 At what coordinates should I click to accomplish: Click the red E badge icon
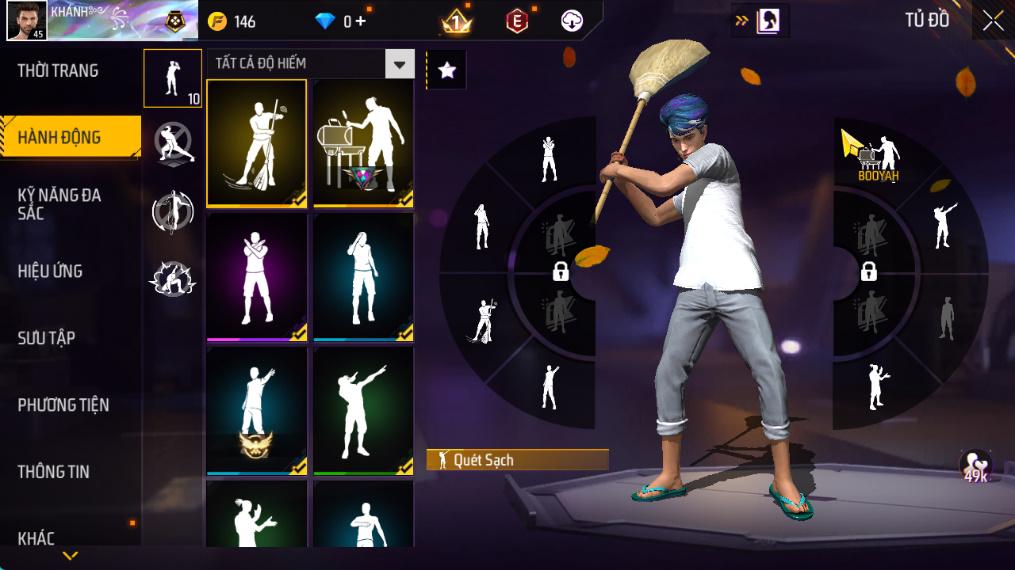(x=517, y=21)
